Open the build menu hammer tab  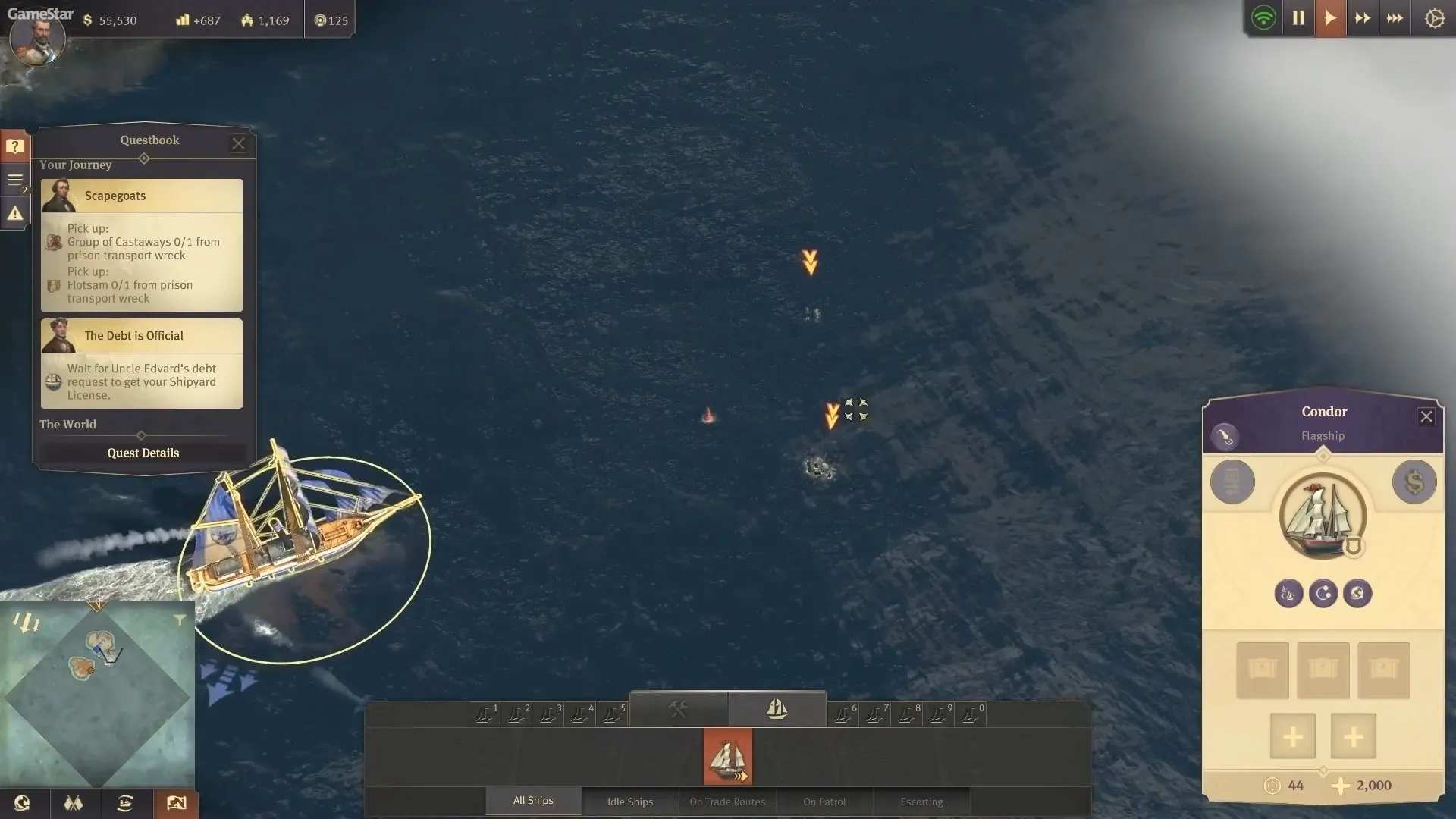[x=678, y=709]
